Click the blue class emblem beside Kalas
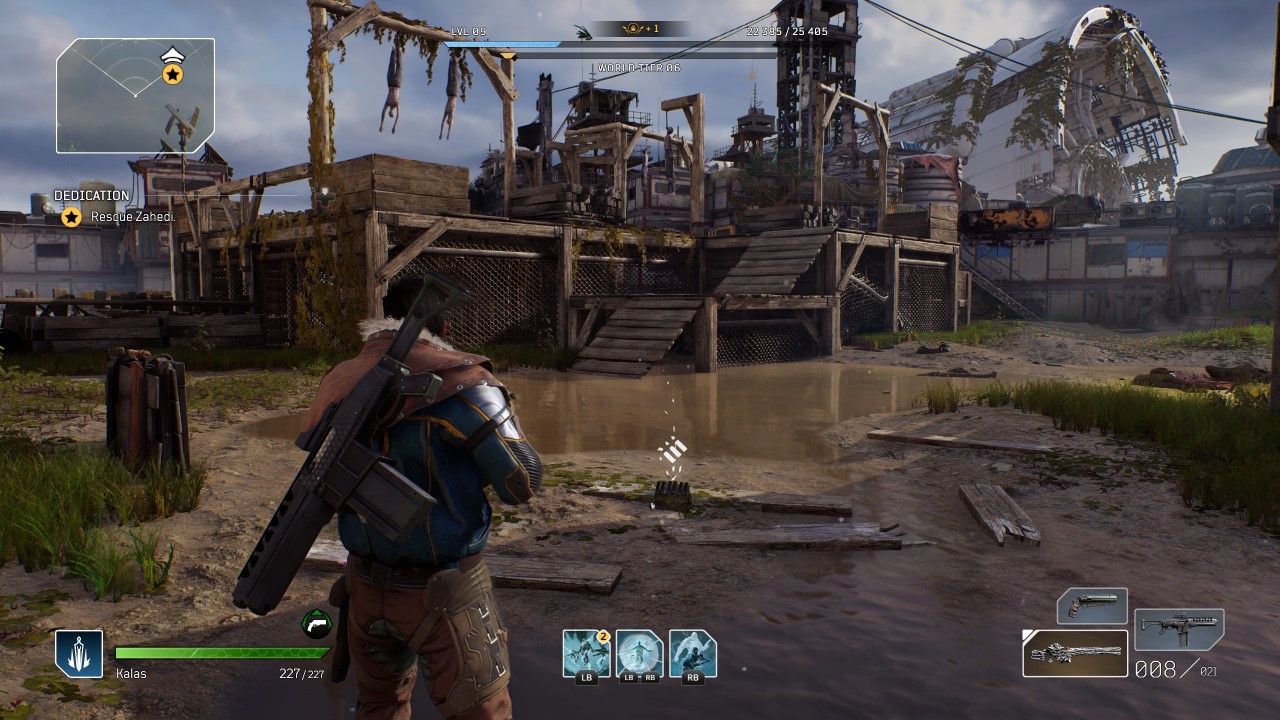Screen dimensions: 1280x720 tap(79, 654)
